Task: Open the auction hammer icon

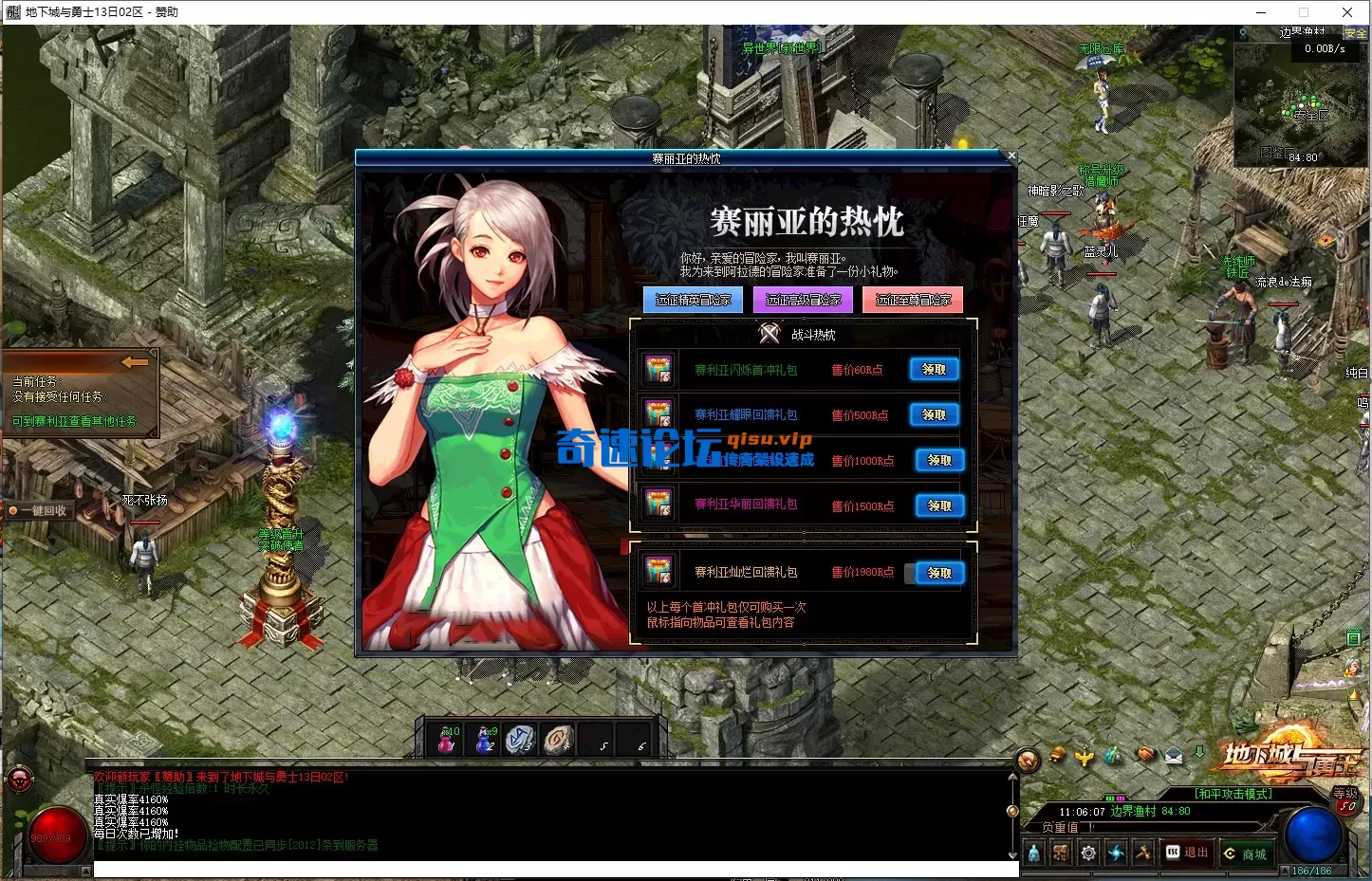Action: [1144, 853]
